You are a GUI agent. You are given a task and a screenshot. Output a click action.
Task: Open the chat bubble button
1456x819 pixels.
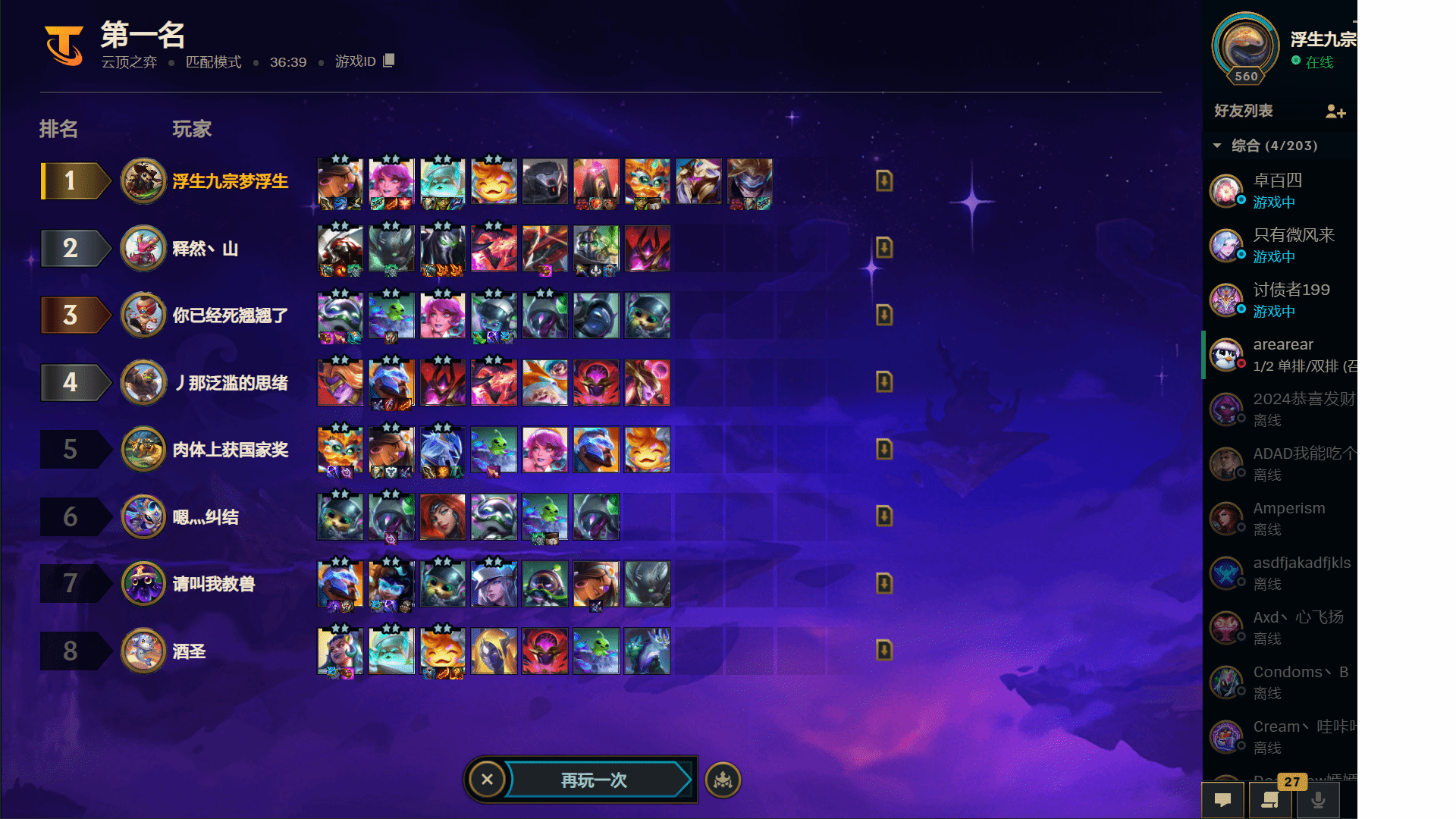click(x=1222, y=800)
